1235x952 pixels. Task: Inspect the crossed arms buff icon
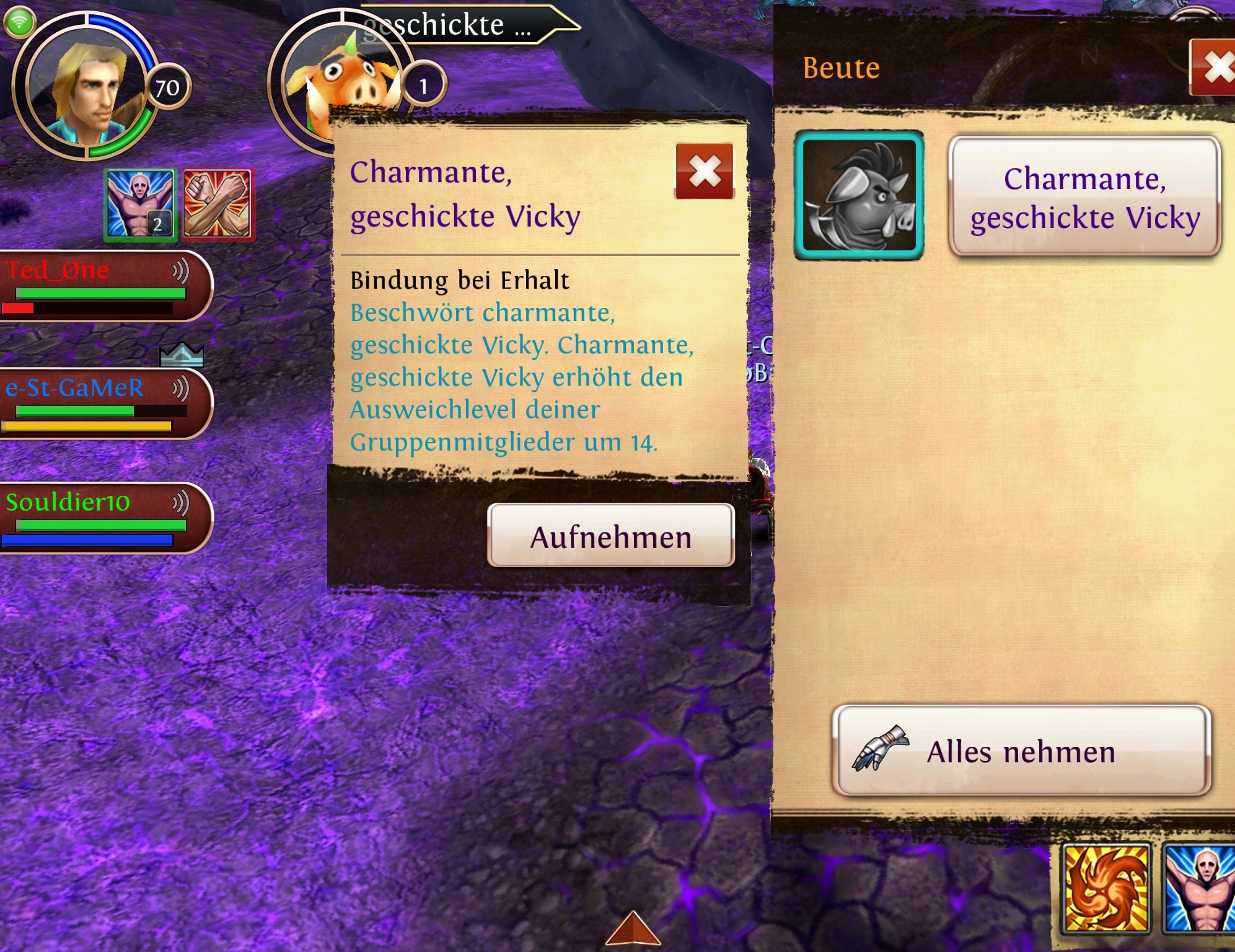[x=217, y=205]
